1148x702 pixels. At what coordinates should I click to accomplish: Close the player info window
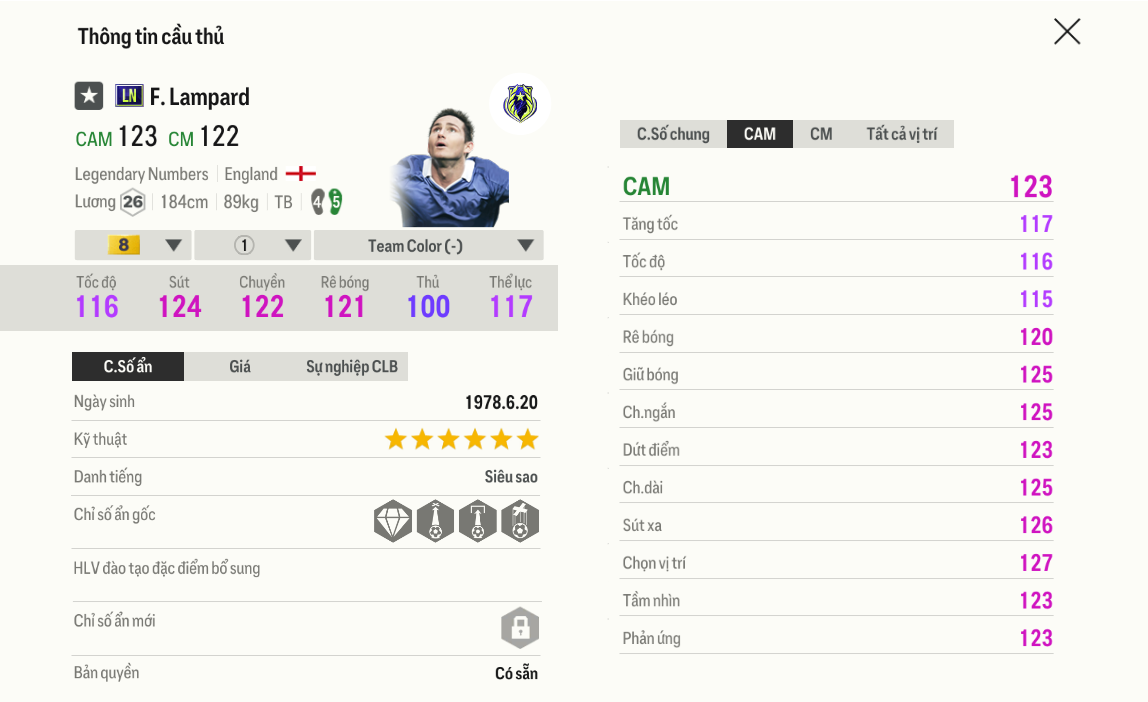[1067, 32]
